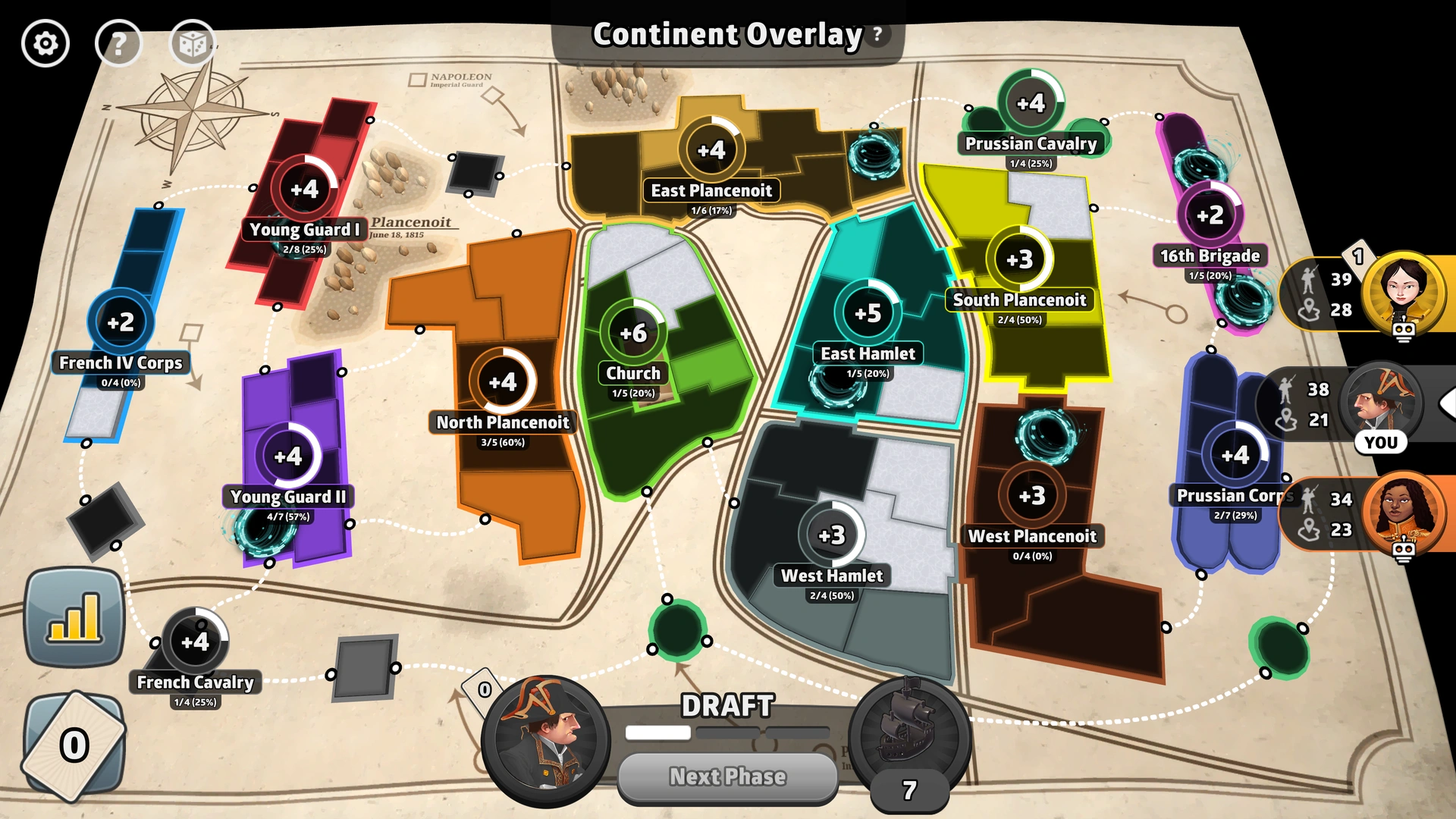
Task: Select the yellow opponent player portrait
Action: coord(1402,292)
